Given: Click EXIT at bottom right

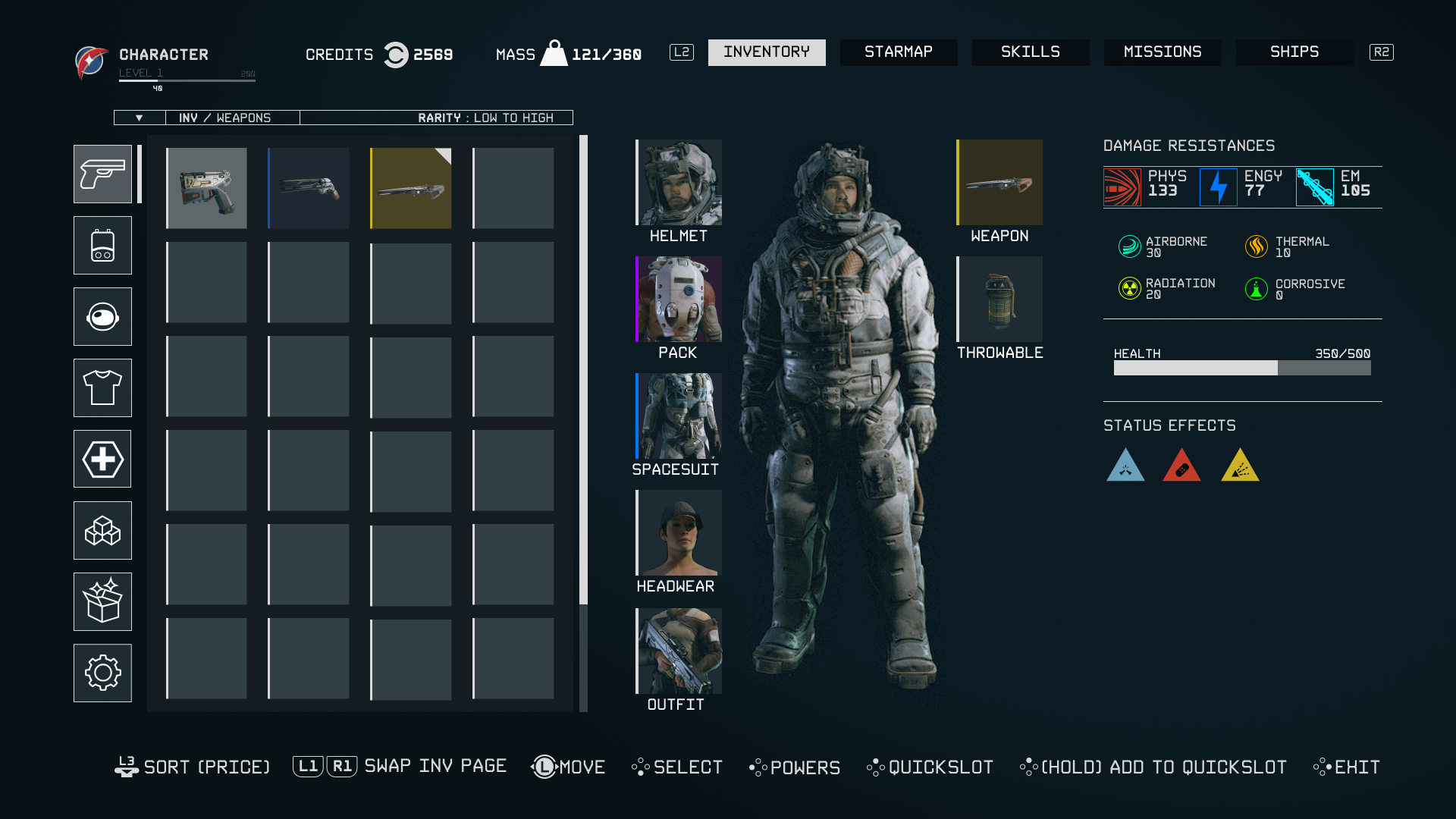Looking at the screenshot, I should point(1356,767).
